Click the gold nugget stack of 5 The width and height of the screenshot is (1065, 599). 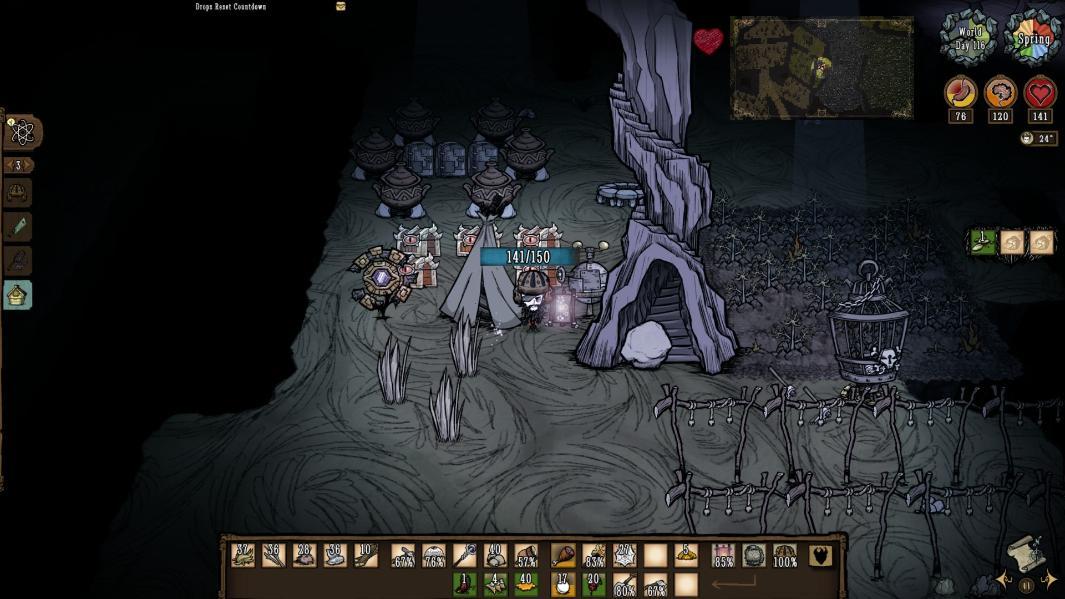coord(685,556)
